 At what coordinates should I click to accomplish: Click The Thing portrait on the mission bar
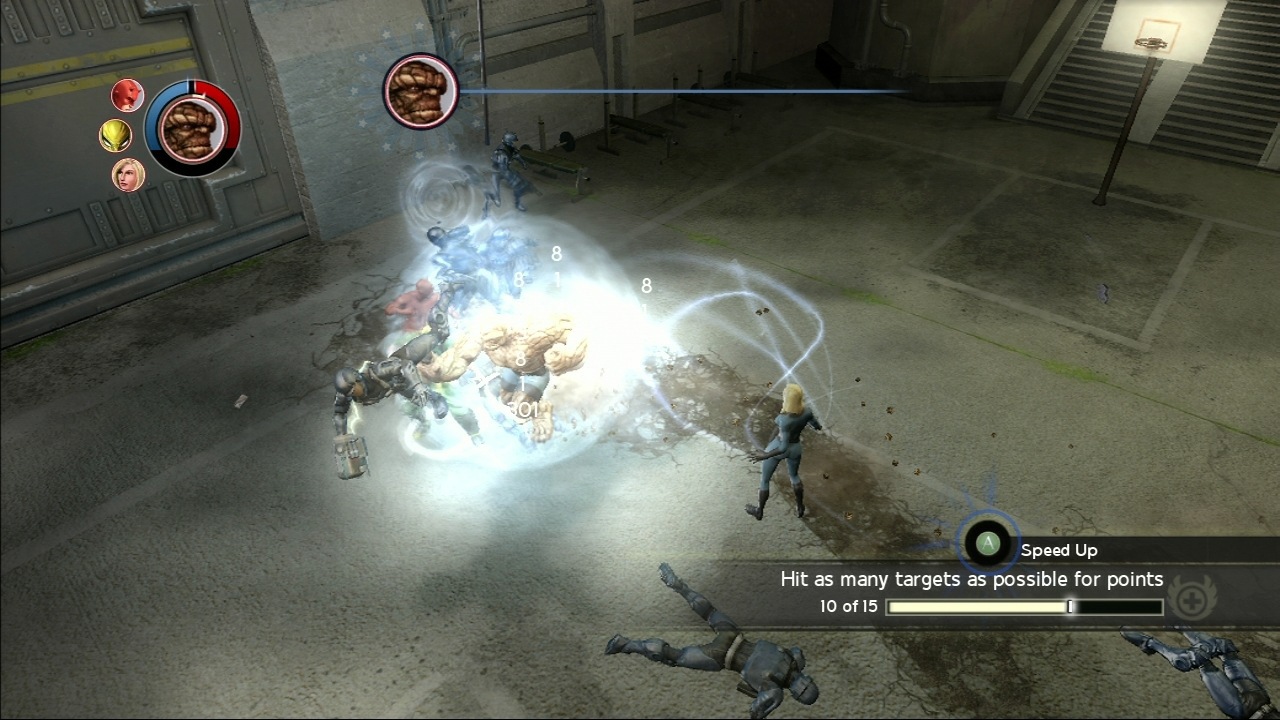coord(420,90)
